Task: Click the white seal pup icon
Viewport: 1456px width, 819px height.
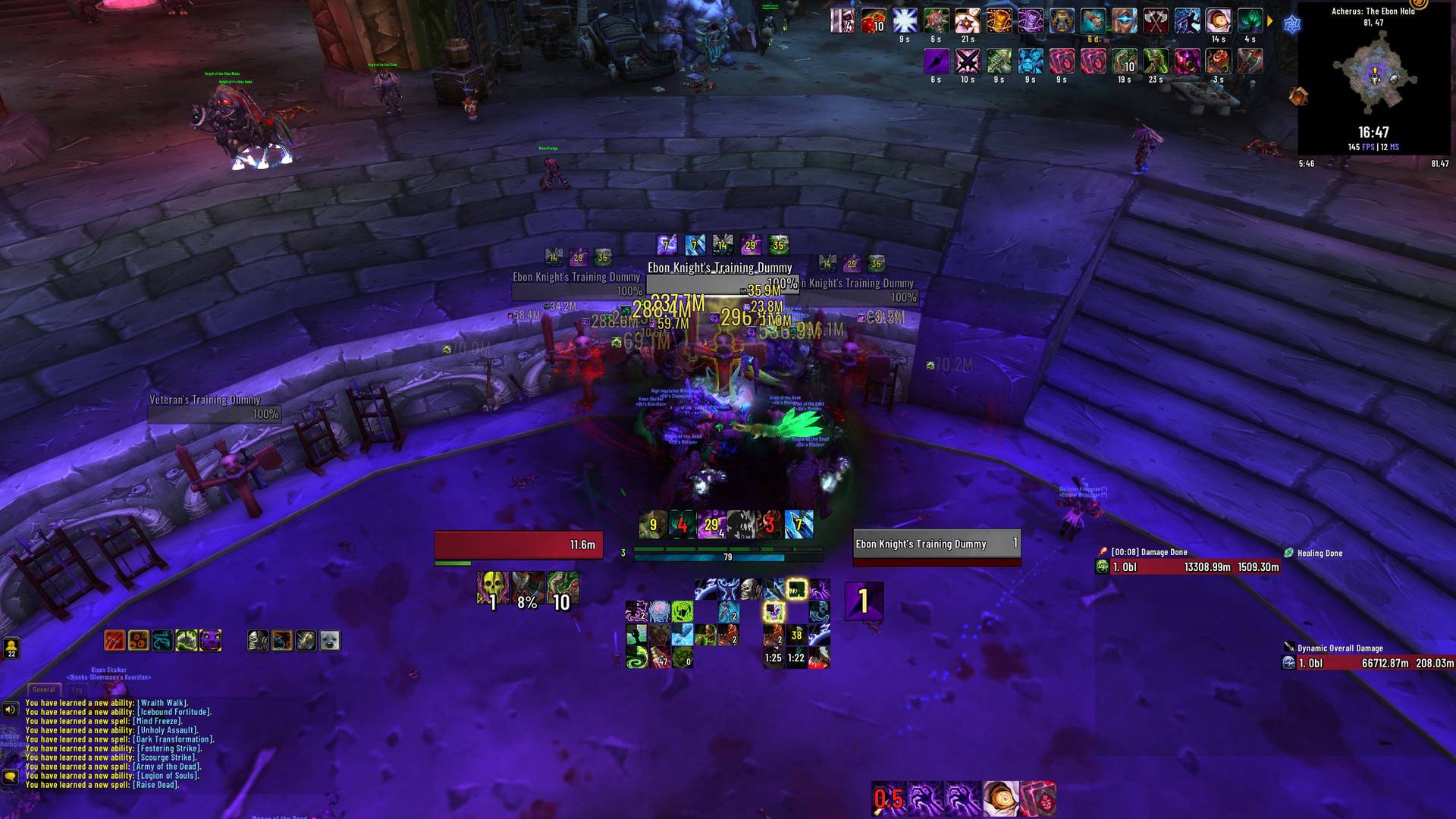Action: [x=330, y=641]
